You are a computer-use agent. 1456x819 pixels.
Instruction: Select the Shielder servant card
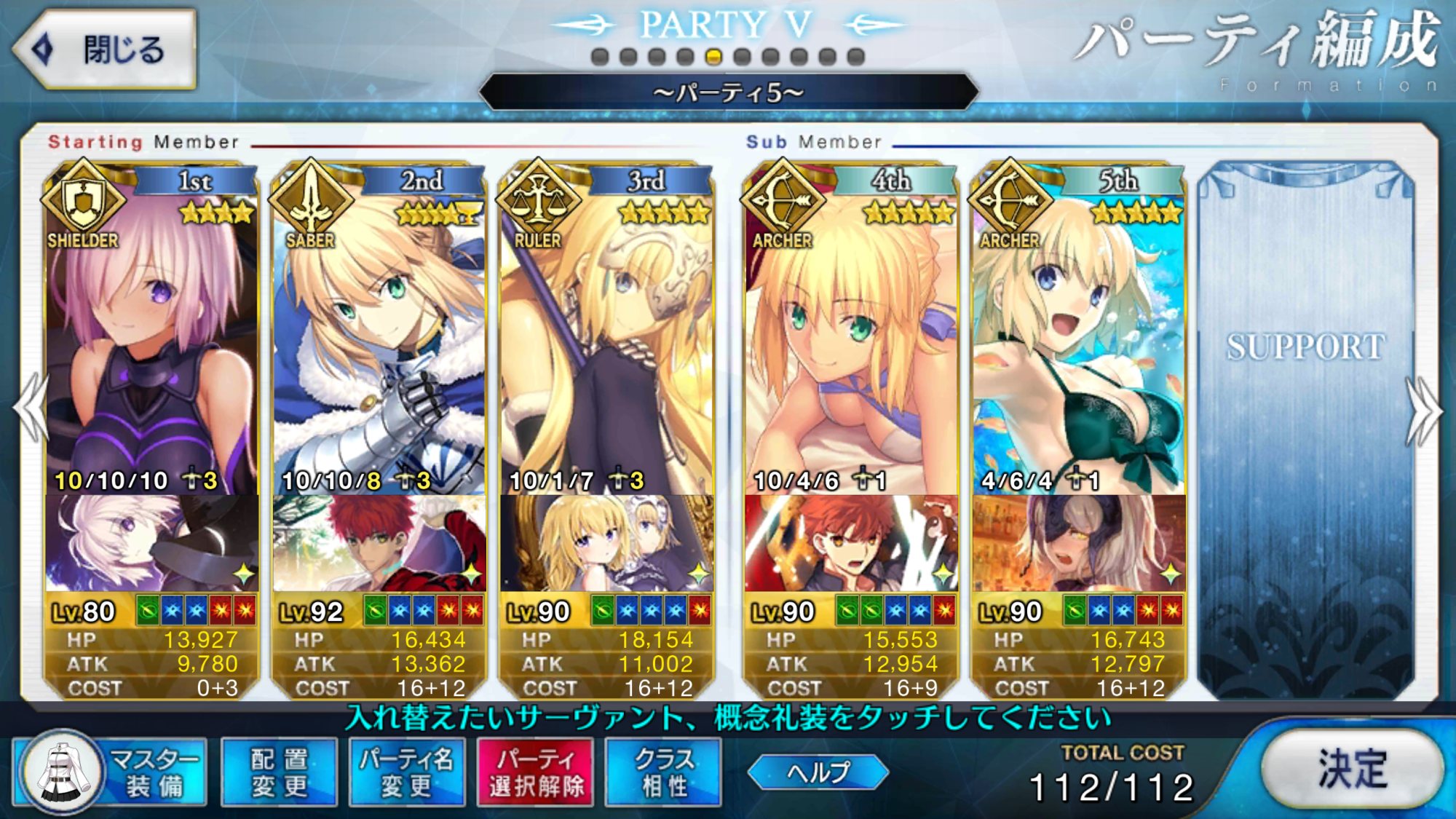click(x=151, y=342)
